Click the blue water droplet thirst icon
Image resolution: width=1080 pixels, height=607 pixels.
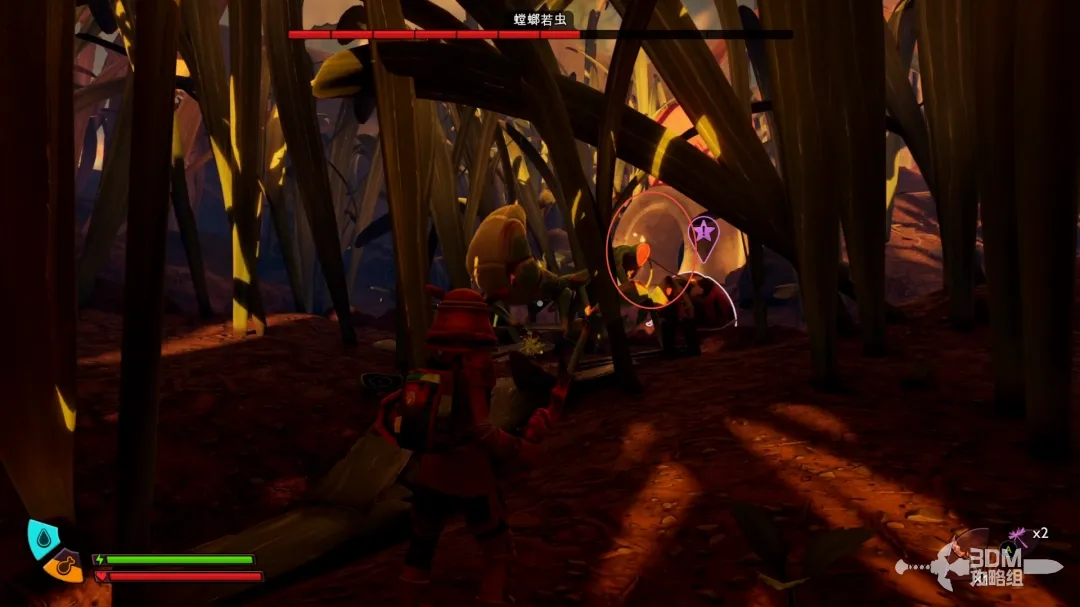click(40, 538)
